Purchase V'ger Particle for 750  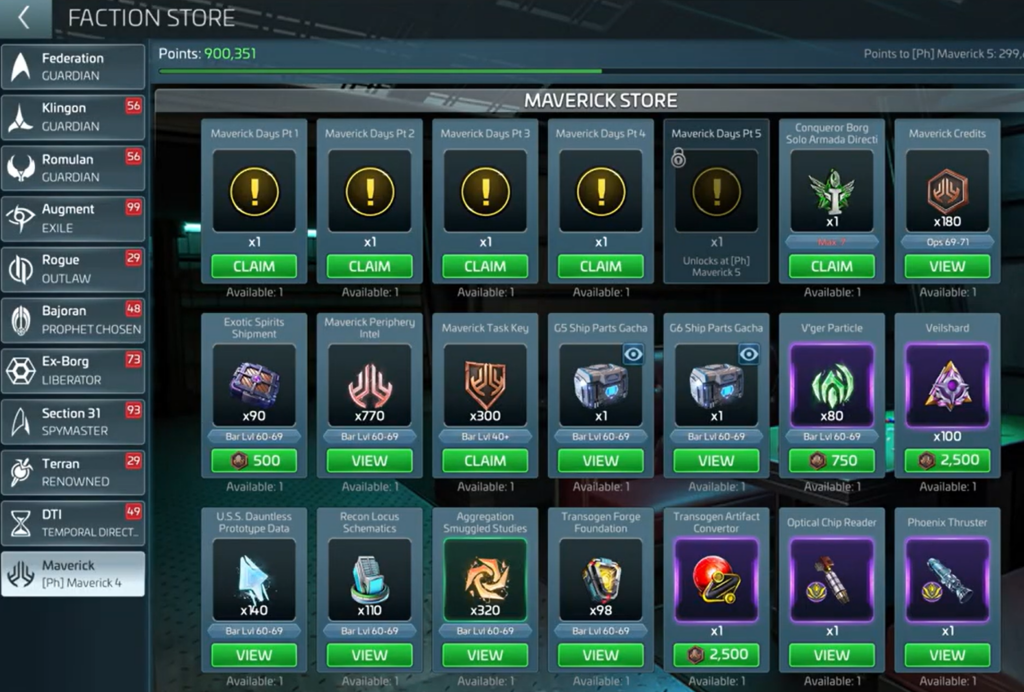pyautogui.click(x=831, y=461)
